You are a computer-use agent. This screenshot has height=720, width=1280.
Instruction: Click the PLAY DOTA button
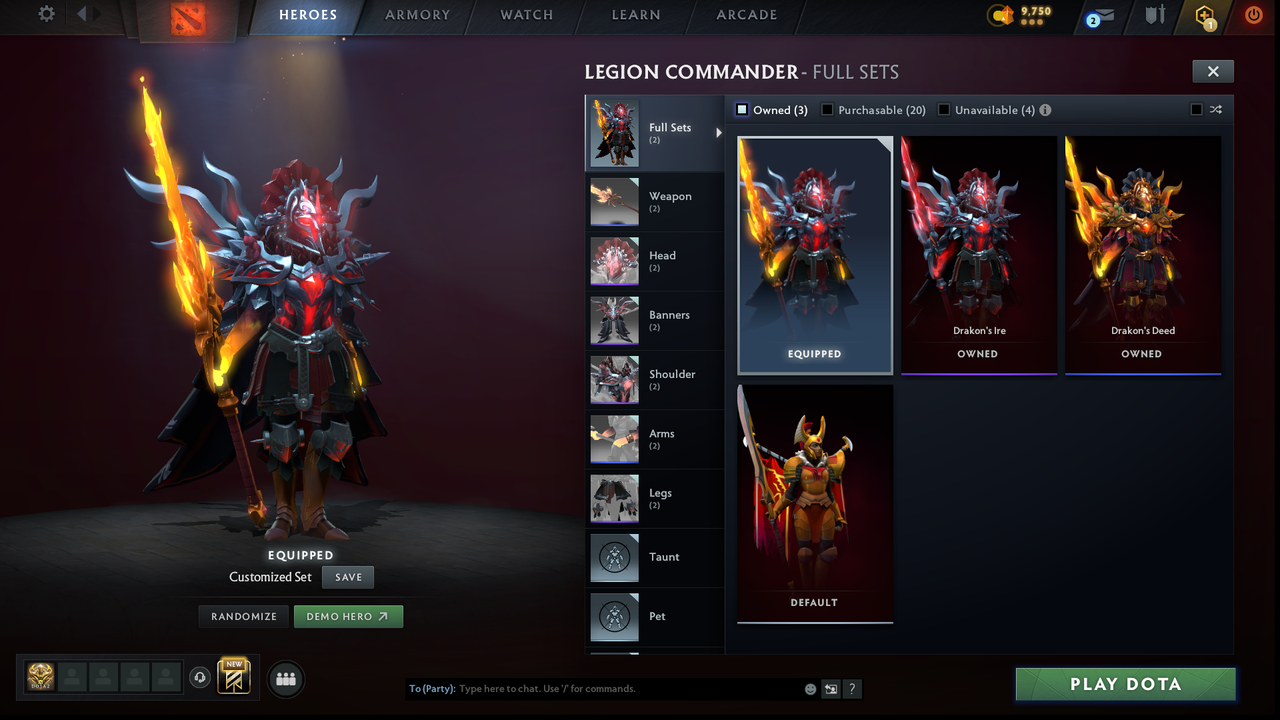click(1124, 684)
